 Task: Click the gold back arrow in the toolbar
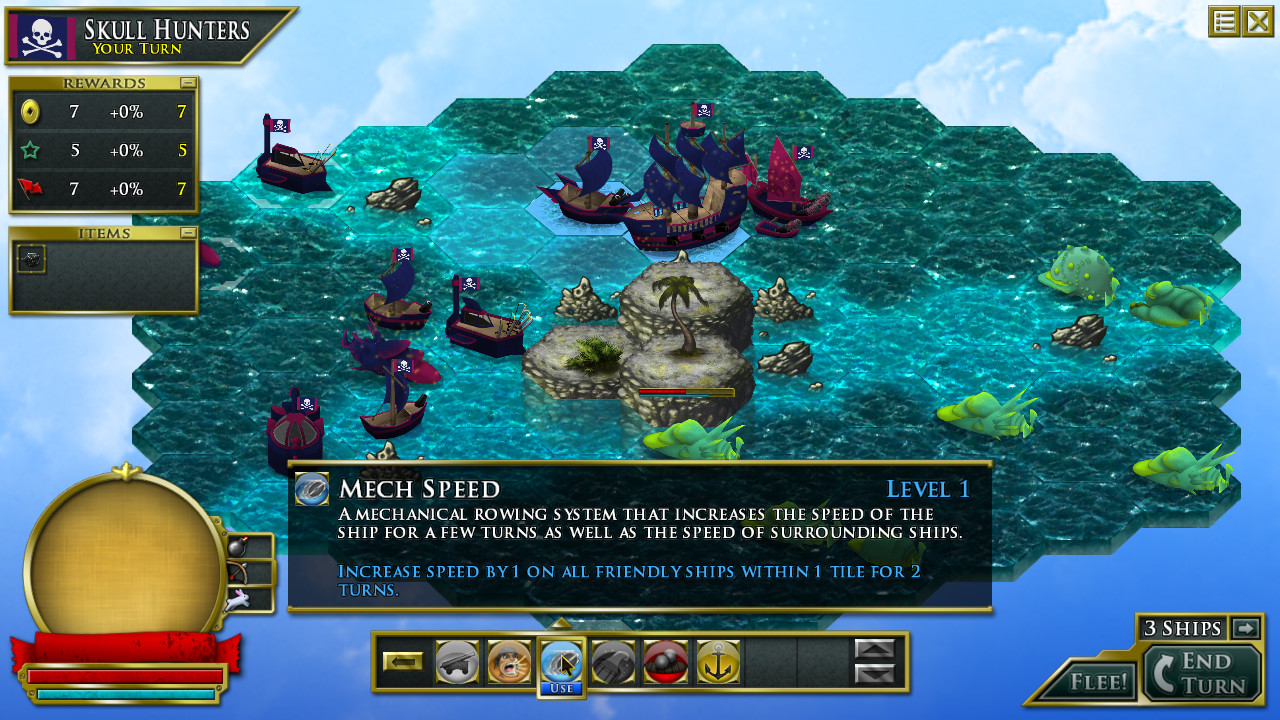[405, 662]
